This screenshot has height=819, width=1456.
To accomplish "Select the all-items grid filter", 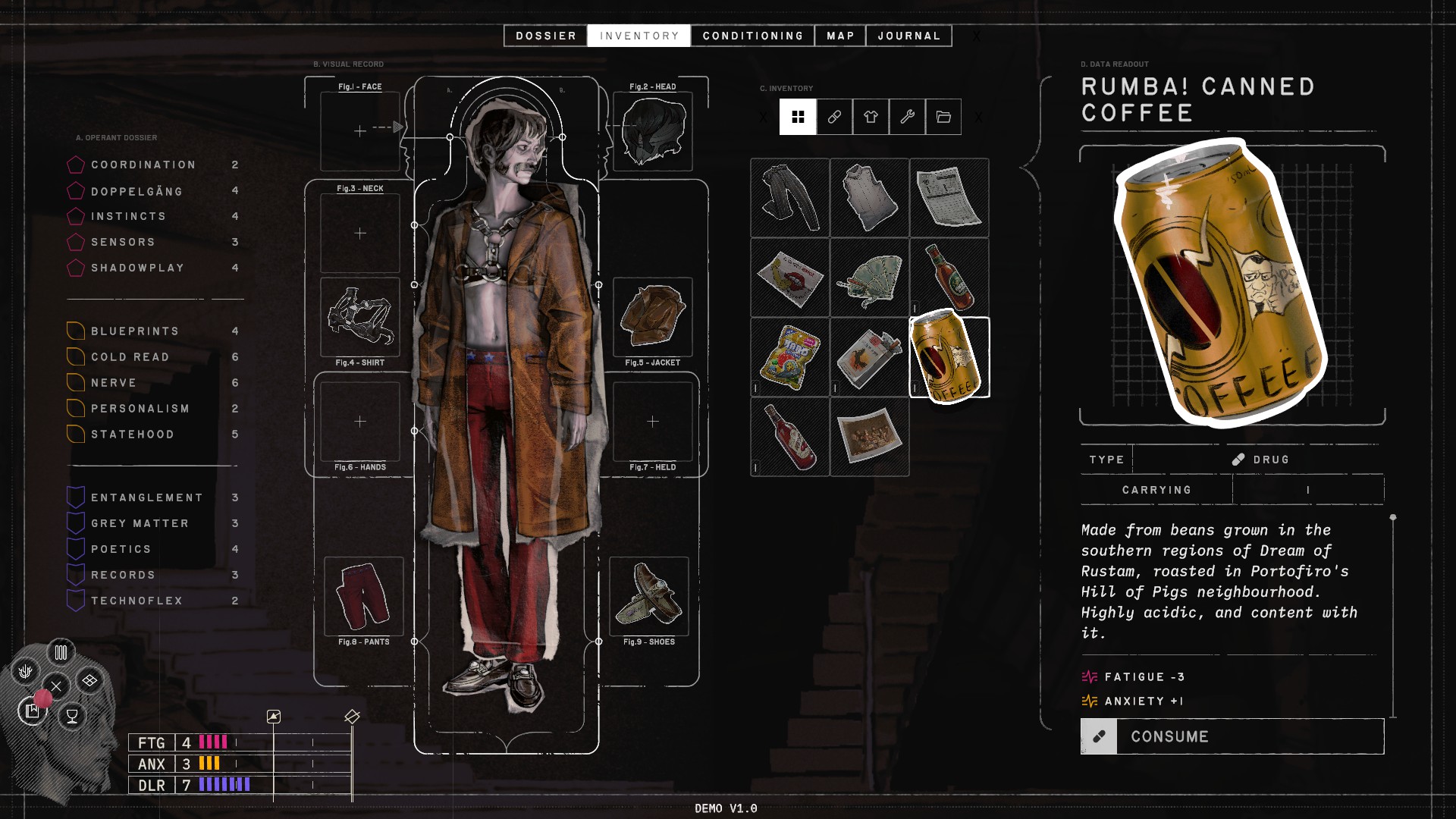I will [x=798, y=117].
